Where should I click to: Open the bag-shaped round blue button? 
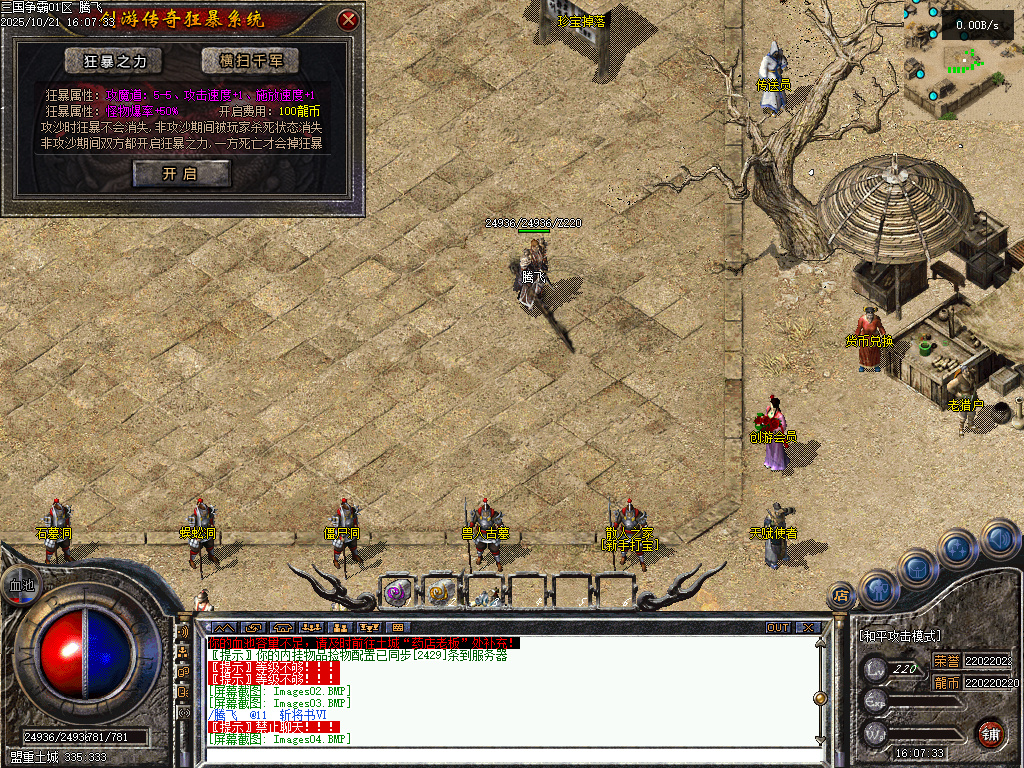pyautogui.click(x=918, y=567)
